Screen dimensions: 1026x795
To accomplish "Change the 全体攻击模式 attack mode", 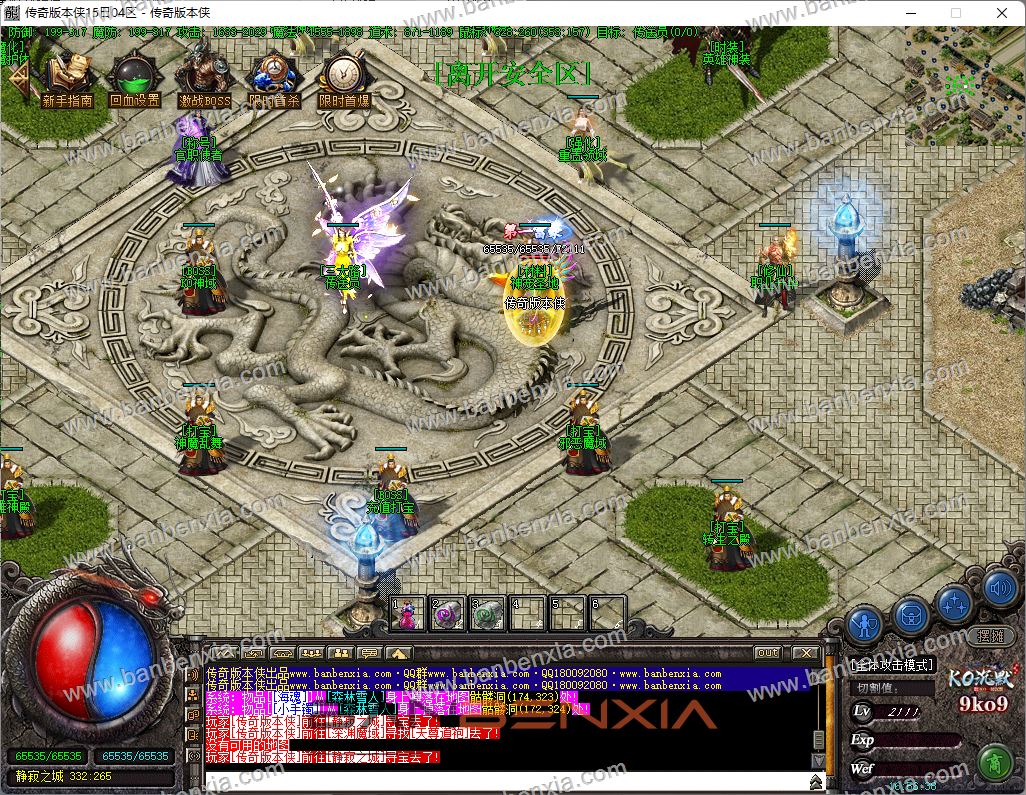I will click(x=892, y=664).
